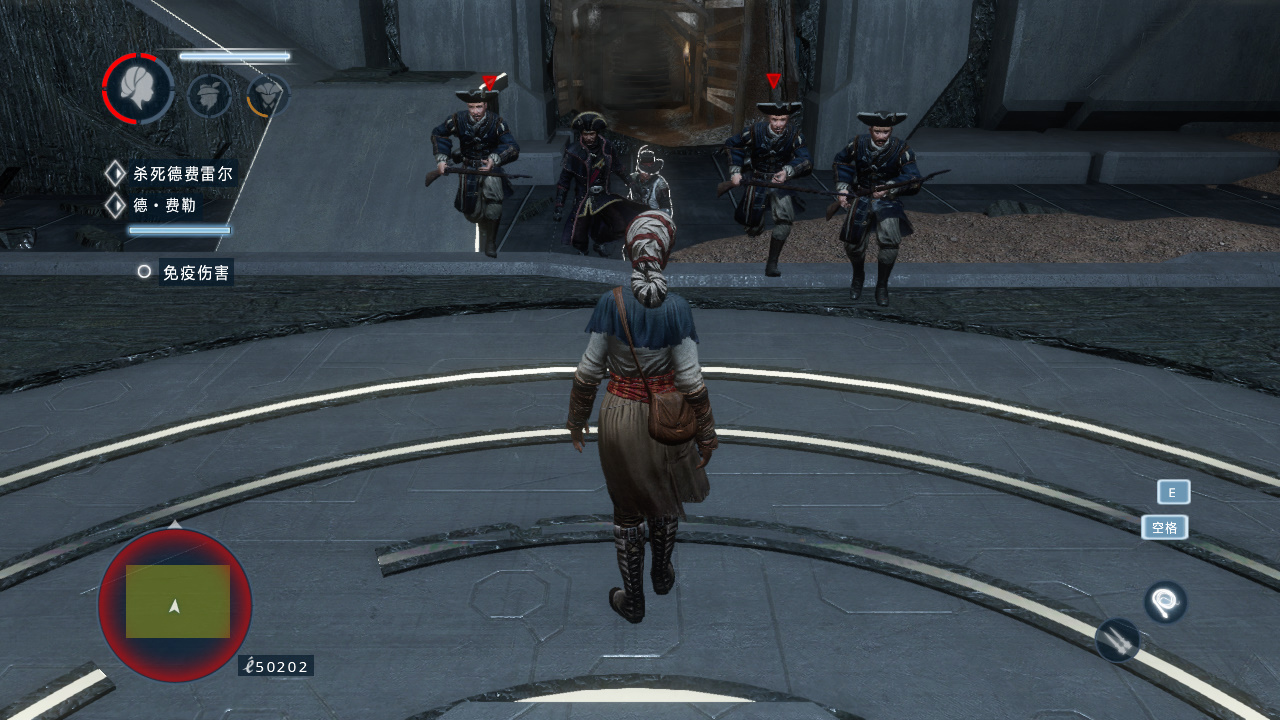Screen dimensions: 1280x720
Task: Select the 德·费勒 target tracker entry
Action: [x=164, y=207]
